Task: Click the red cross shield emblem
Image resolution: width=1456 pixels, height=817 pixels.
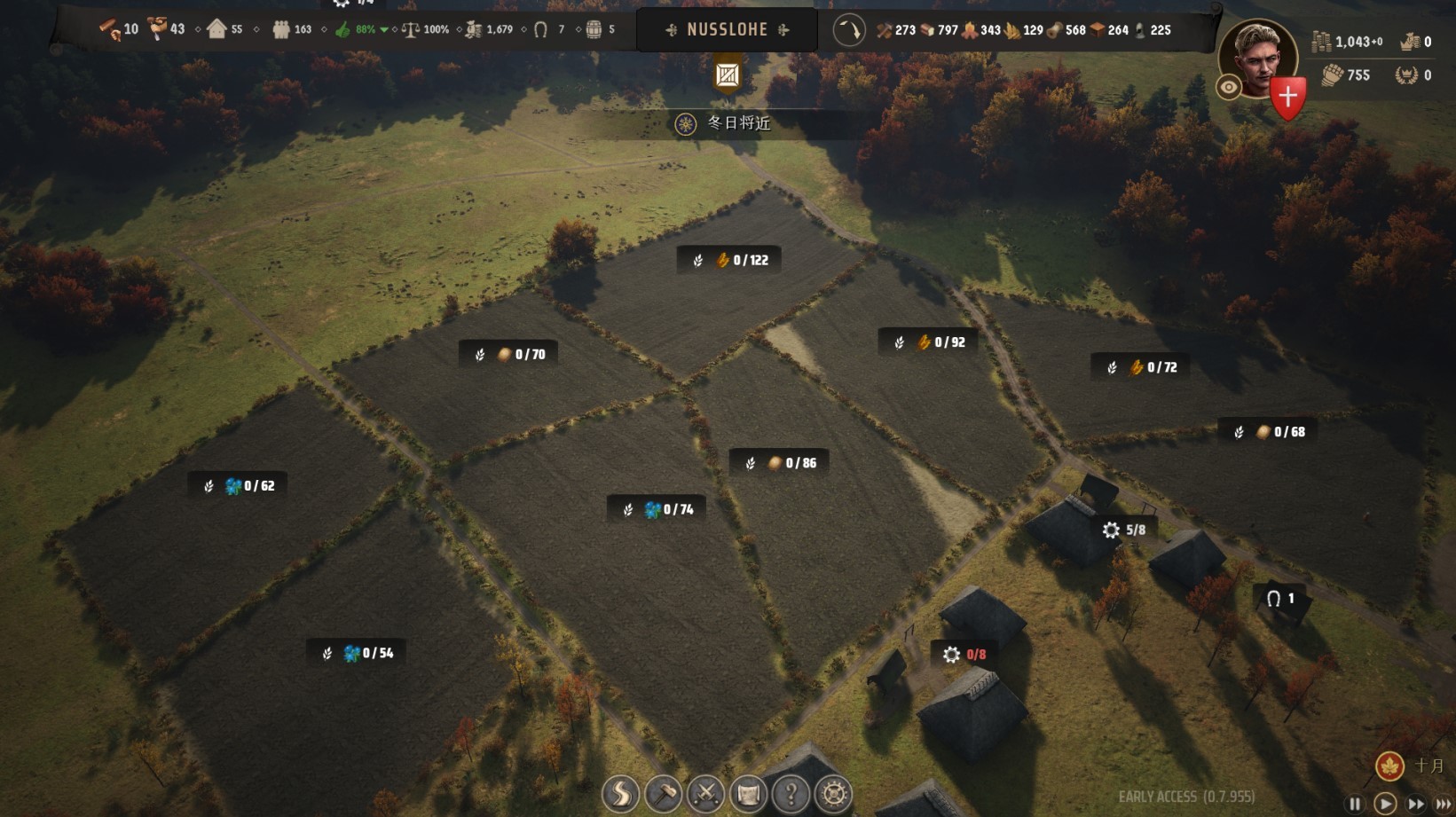Action: click(x=1287, y=97)
